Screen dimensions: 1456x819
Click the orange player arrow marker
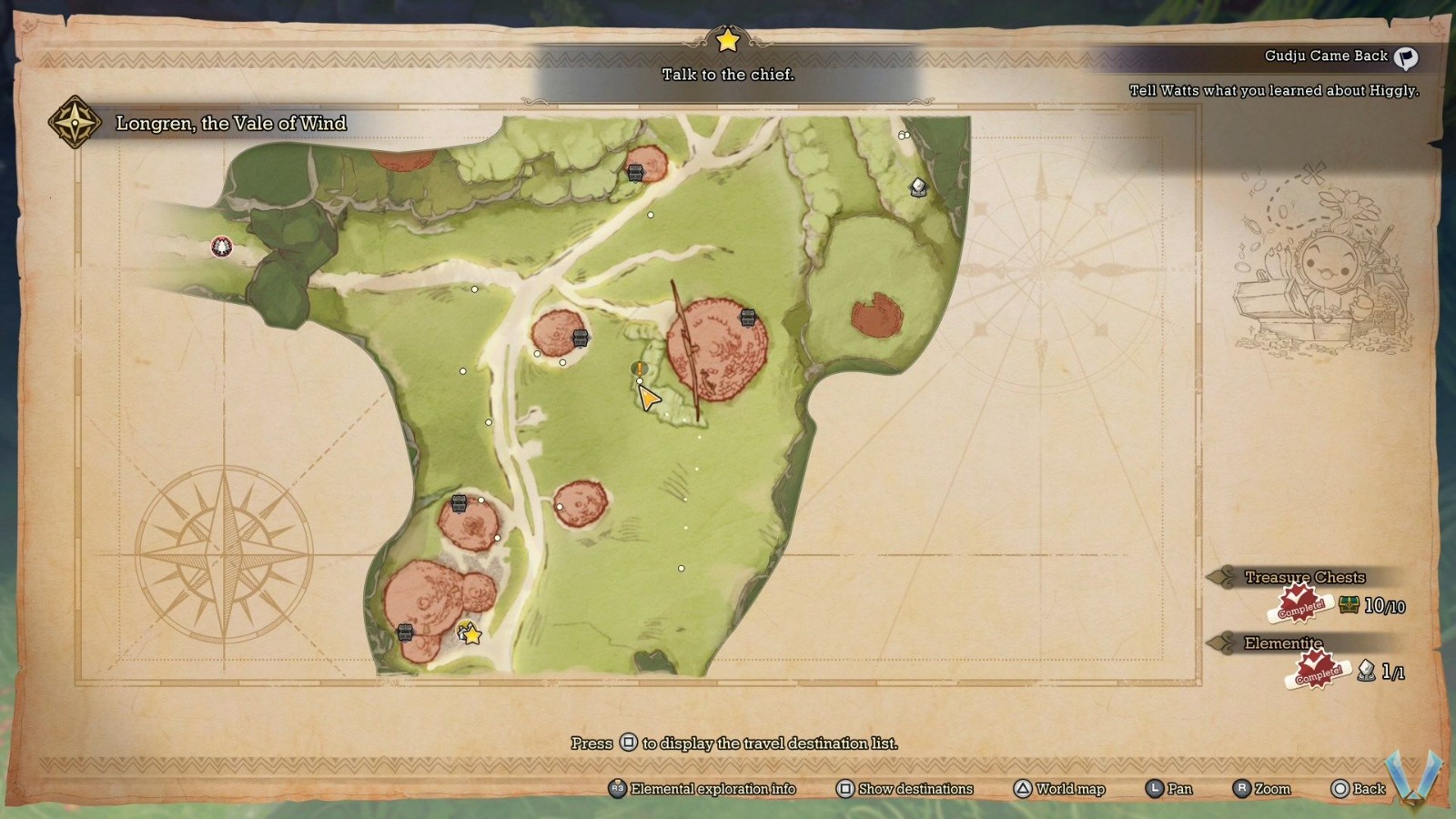pyautogui.click(x=648, y=398)
